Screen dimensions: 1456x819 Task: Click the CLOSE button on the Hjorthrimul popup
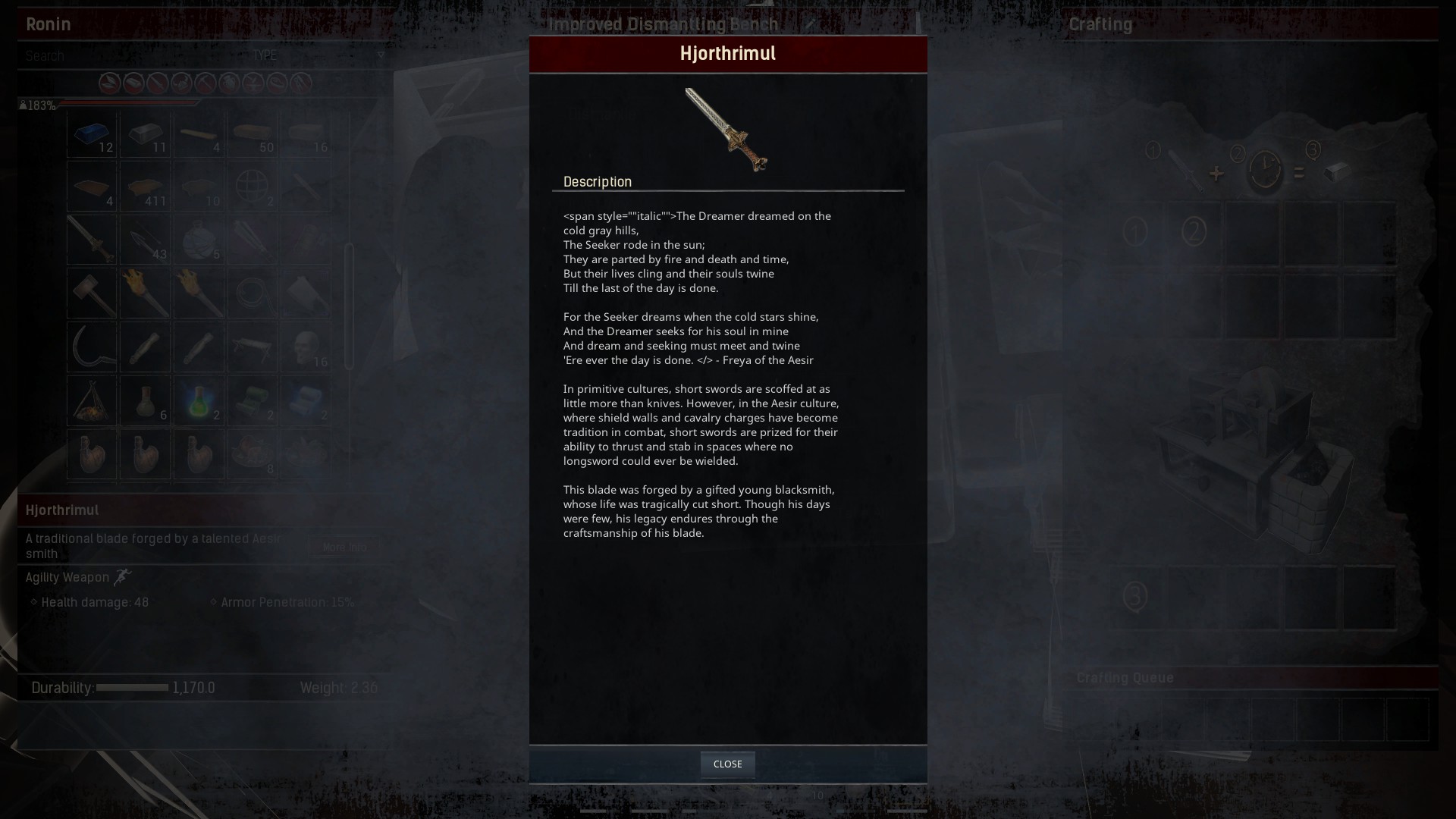[727, 764]
